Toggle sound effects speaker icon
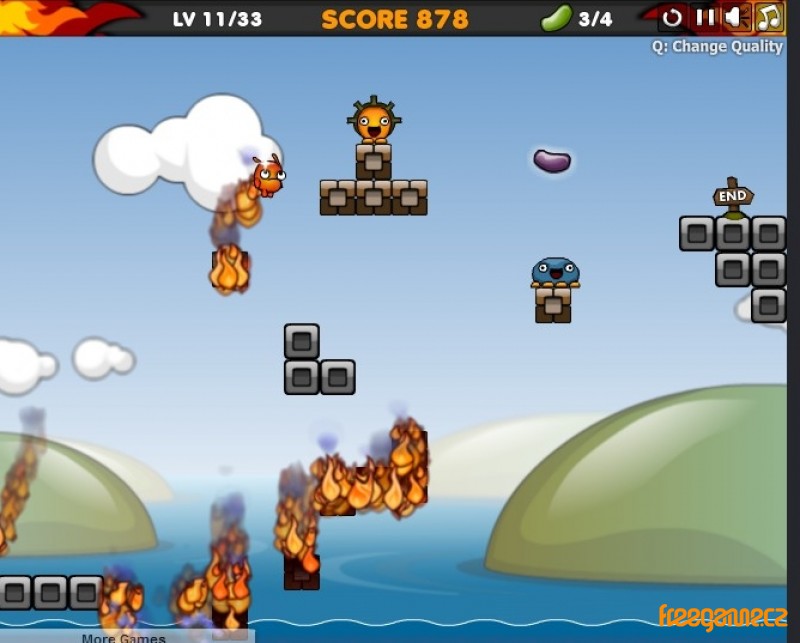 735,17
